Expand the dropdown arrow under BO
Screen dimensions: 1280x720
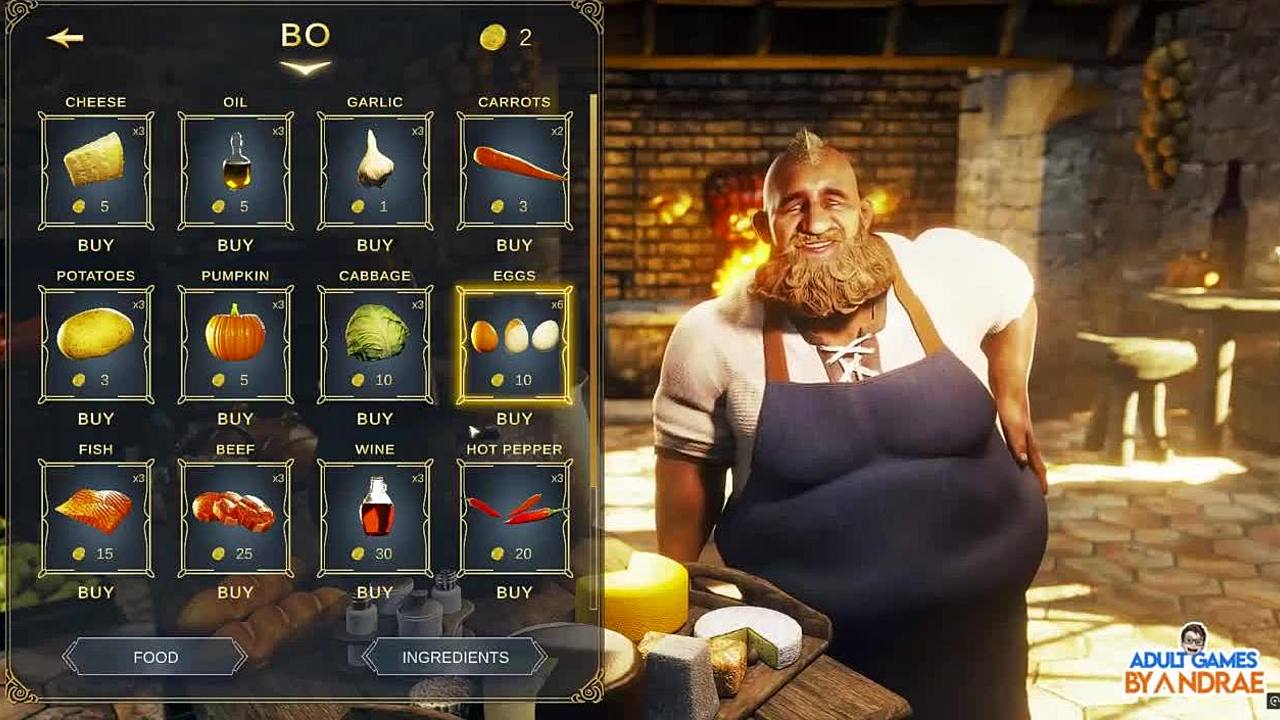coord(305,68)
